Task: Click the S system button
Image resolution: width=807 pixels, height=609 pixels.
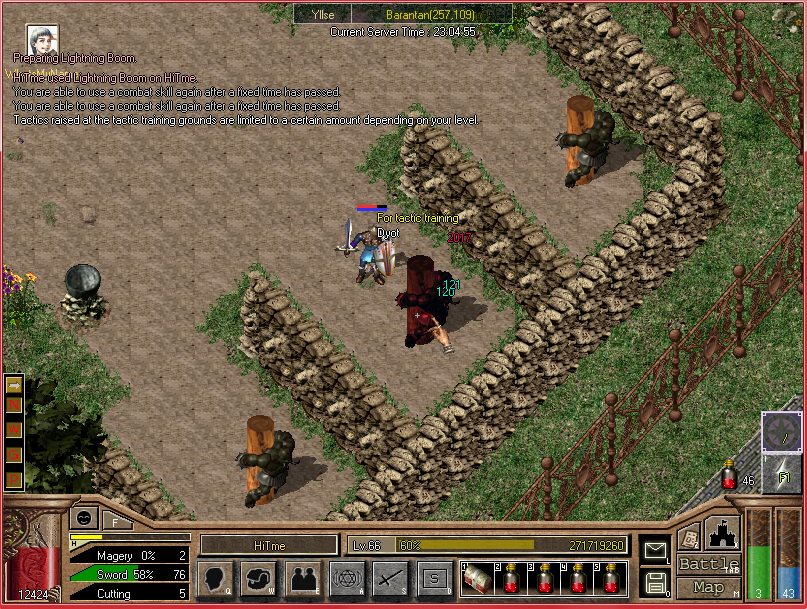Action: (x=434, y=578)
